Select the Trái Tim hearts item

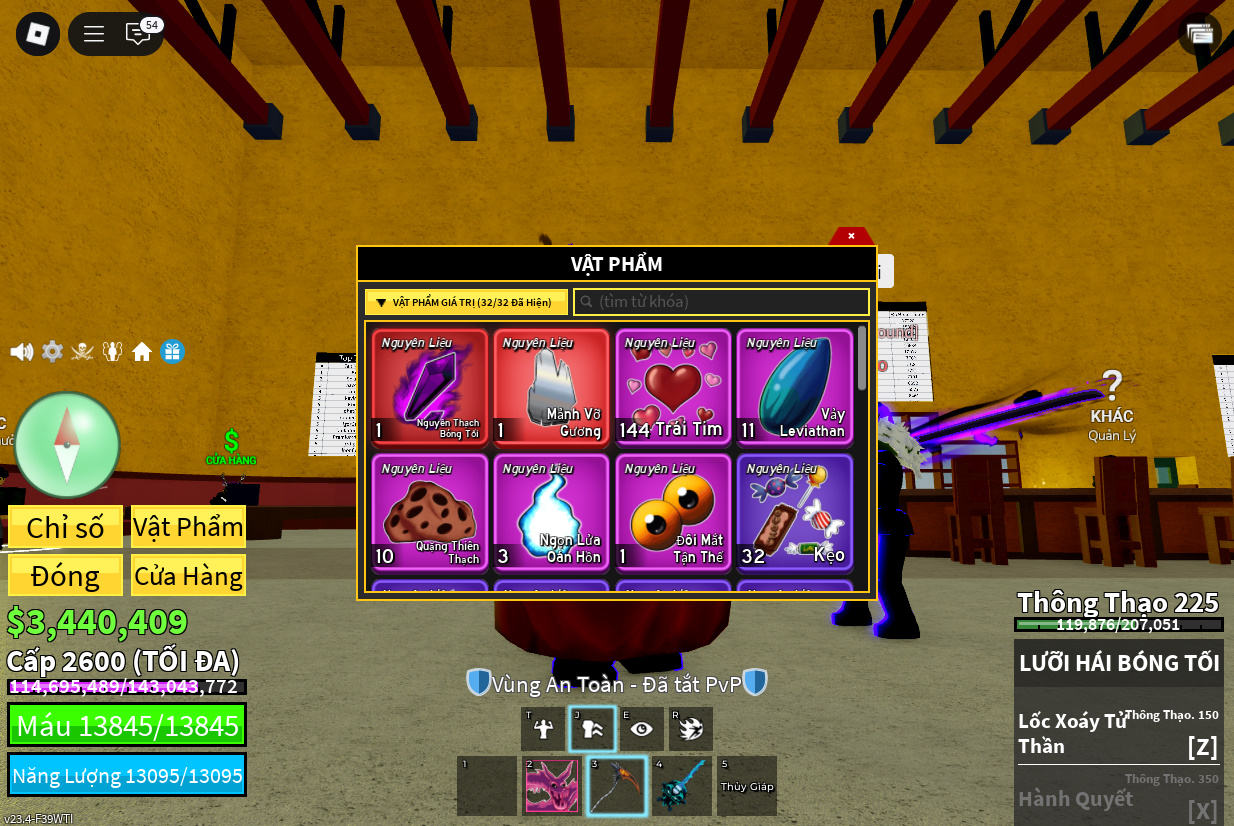tap(673, 387)
